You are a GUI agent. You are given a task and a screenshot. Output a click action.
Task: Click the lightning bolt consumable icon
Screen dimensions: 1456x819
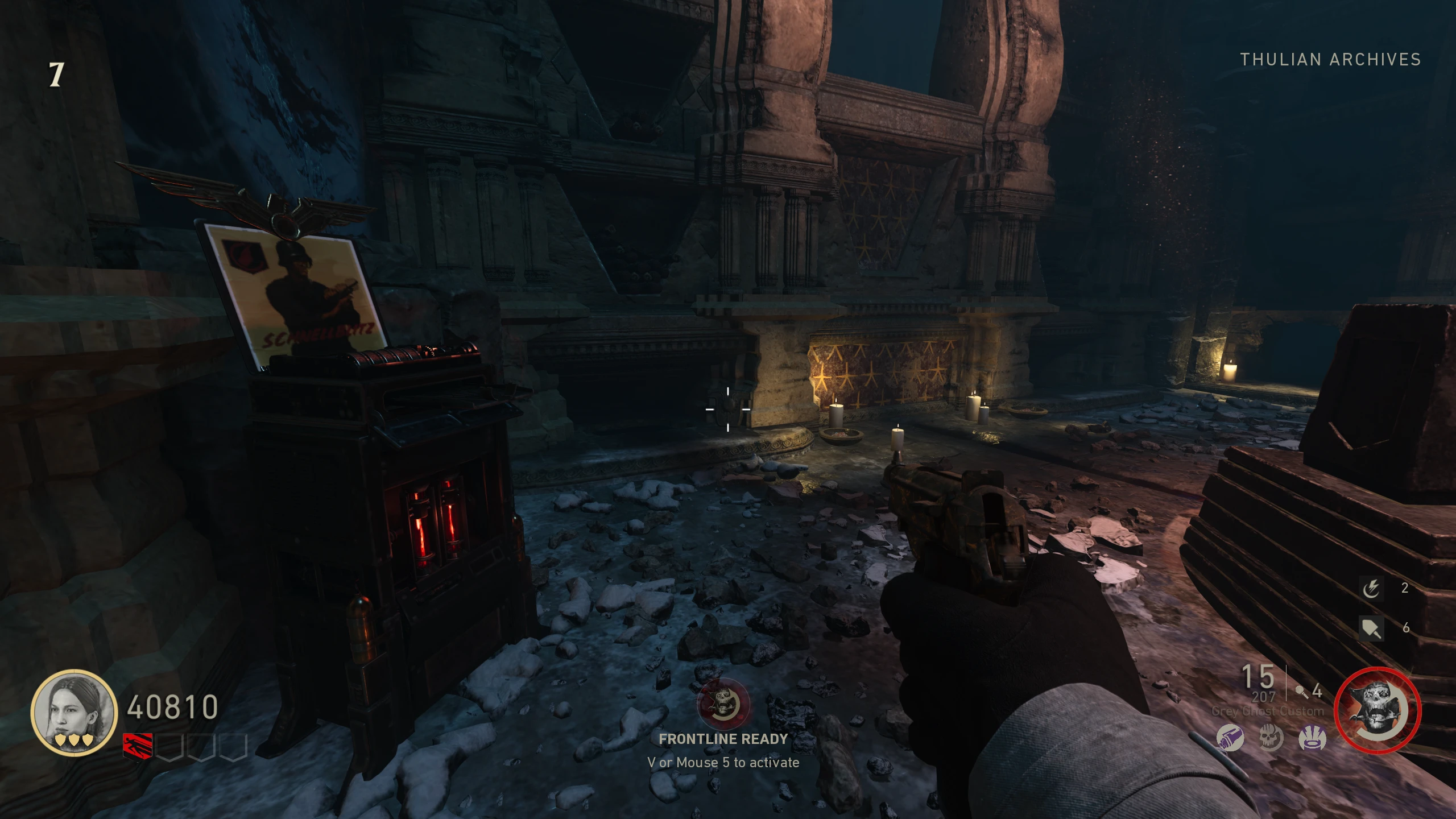(x=1371, y=588)
